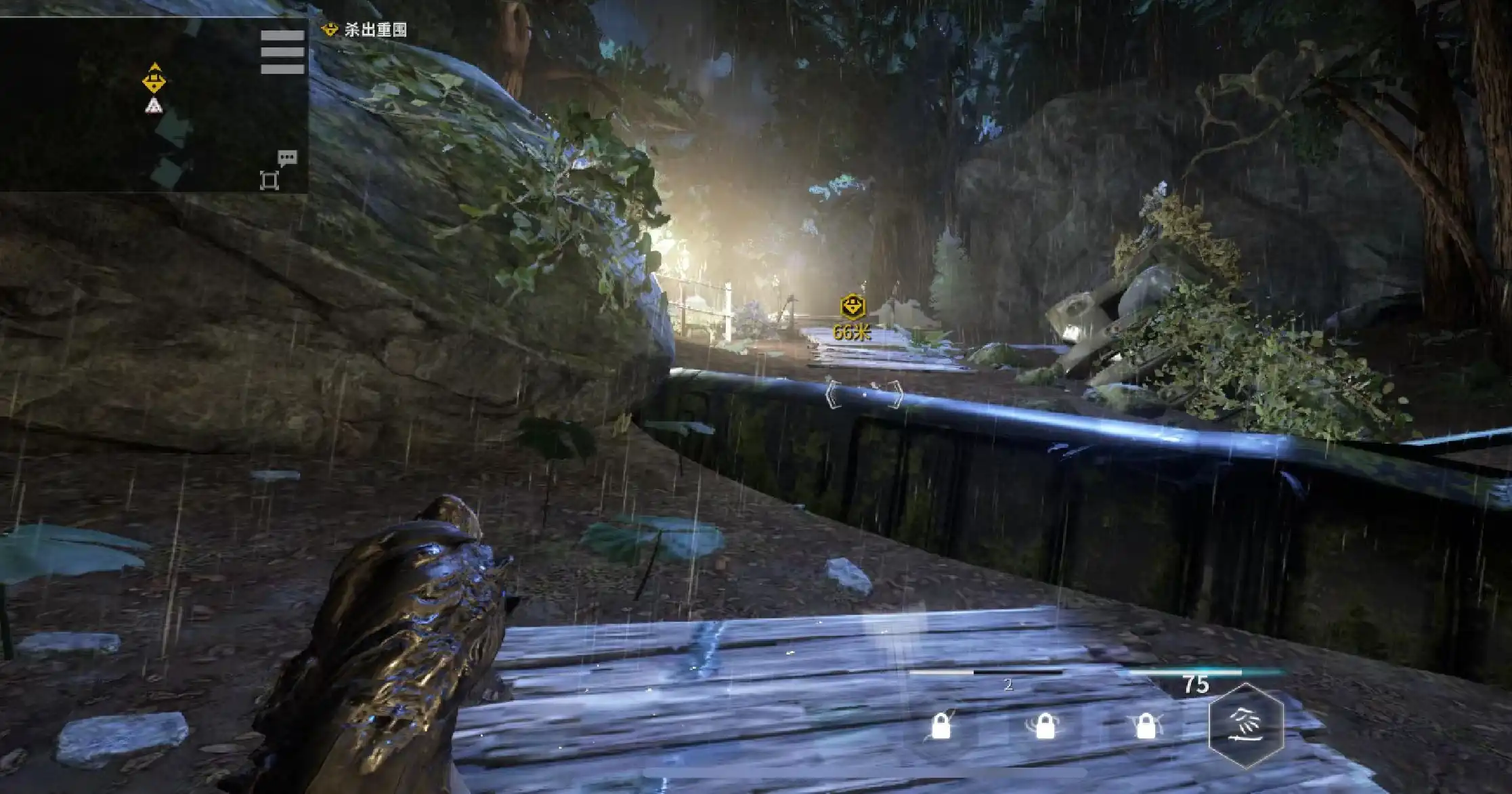Expand the minimap with the square-frame icon
Image resolution: width=1512 pixels, height=794 pixels.
pyautogui.click(x=269, y=181)
